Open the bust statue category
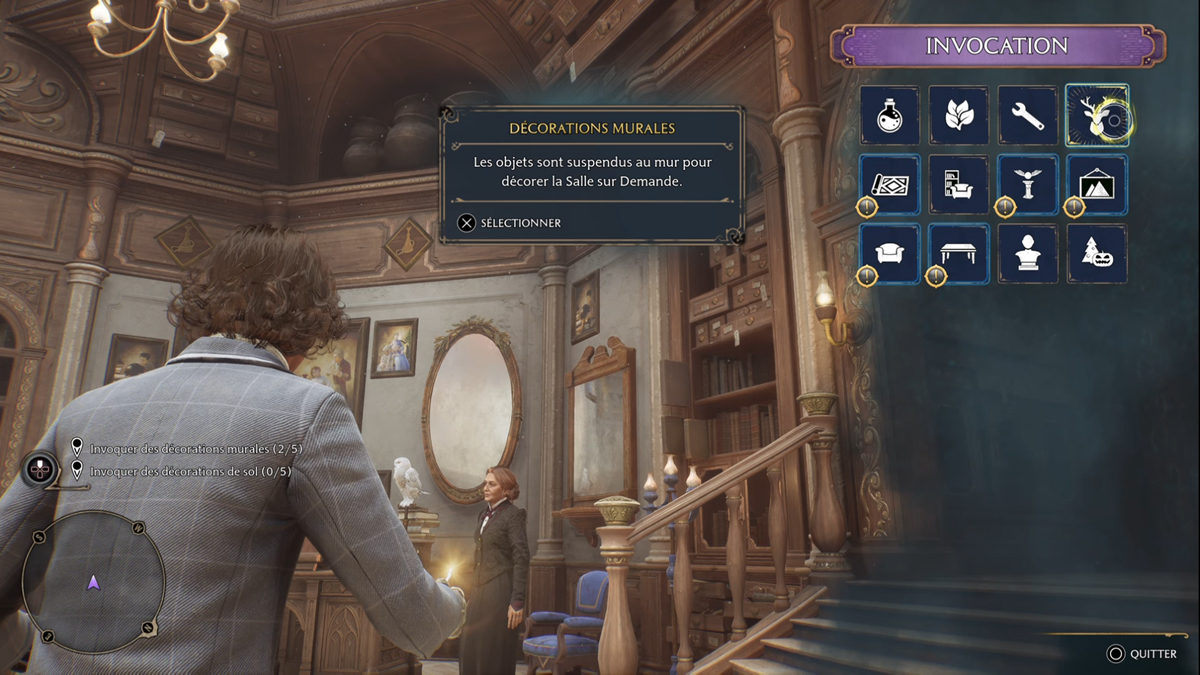 tap(1027, 253)
